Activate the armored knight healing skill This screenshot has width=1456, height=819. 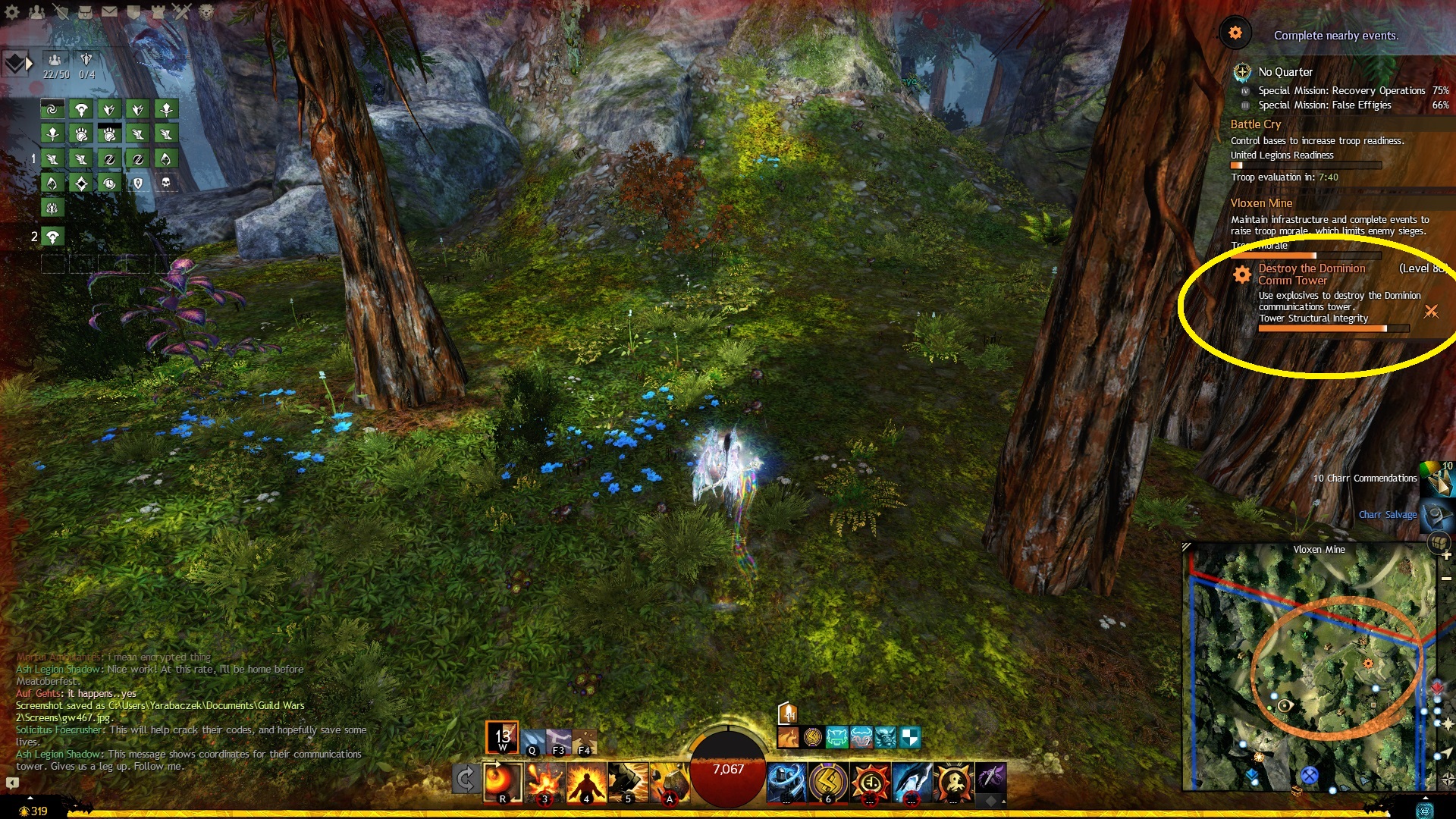786,781
